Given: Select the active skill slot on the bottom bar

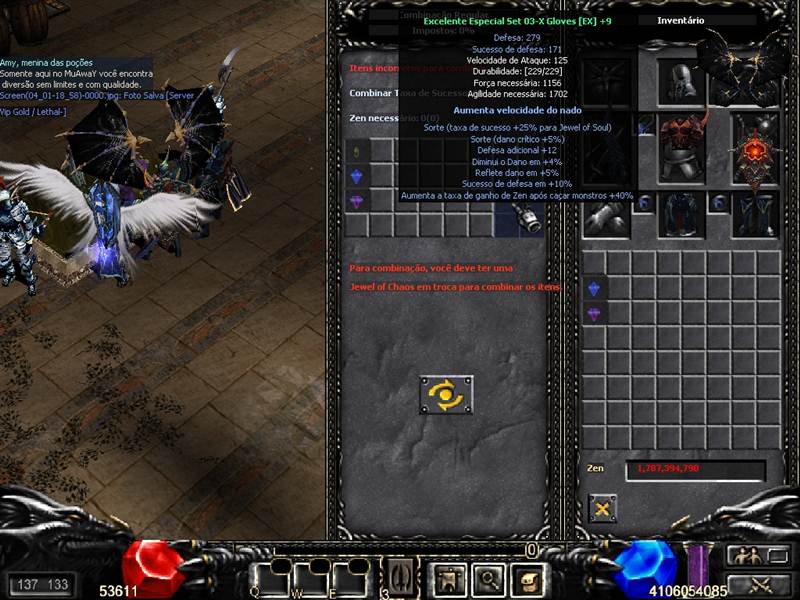Looking at the screenshot, I should click(x=400, y=577).
